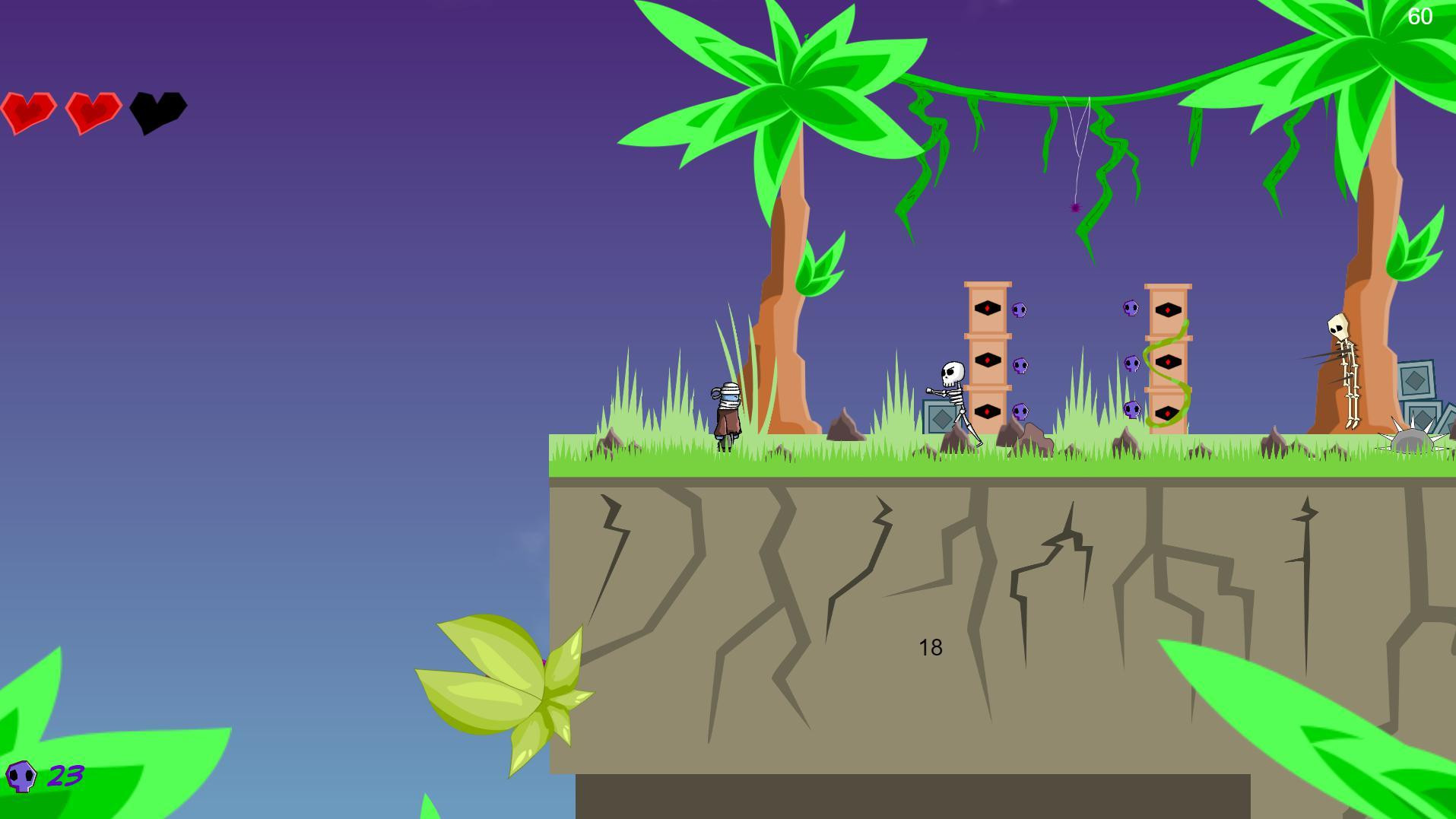Click the metal crate beside the skeleton

pyautogui.click(x=937, y=414)
